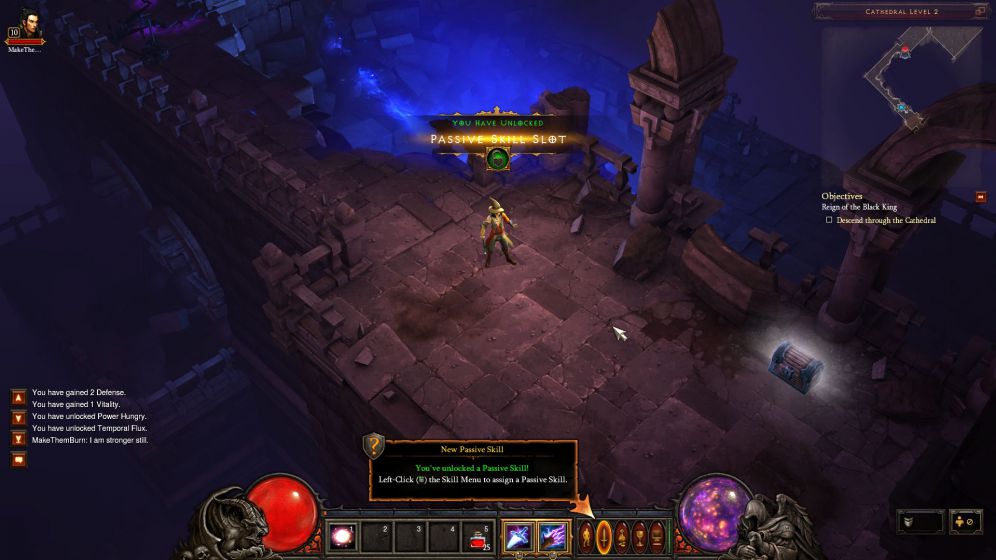996x560 pixels.
Task: Click the unlocked Passive Skill Slot icon
Action: pyautogui.click(x=498, y=158)
